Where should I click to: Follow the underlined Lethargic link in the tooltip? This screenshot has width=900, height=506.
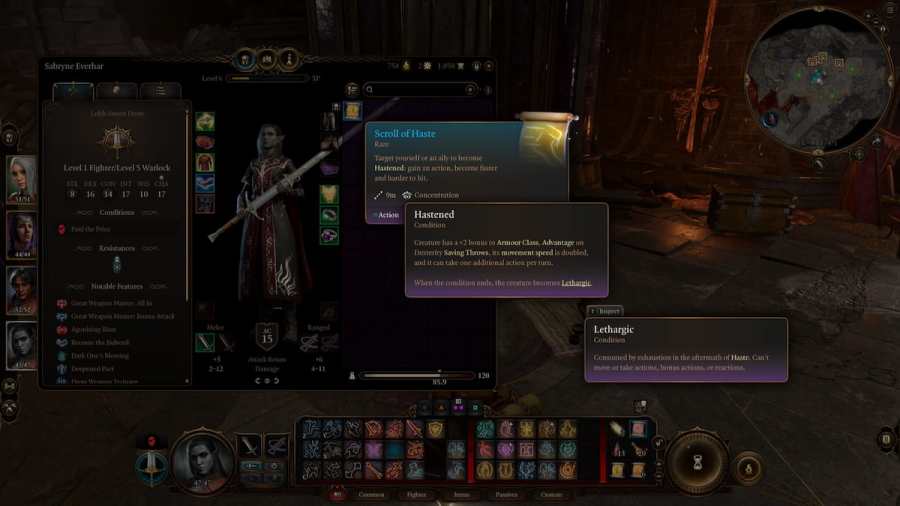[x=576, y=283]
